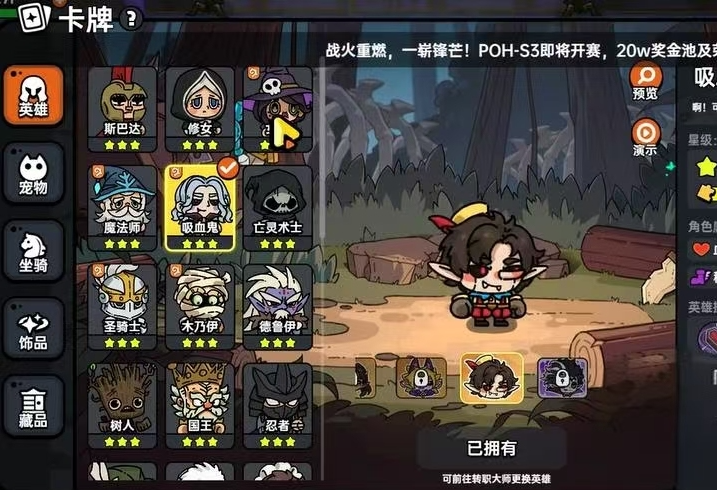Switch to the 饰品 accessories tab
Screen dimensions: 717x490
point(32,328)
